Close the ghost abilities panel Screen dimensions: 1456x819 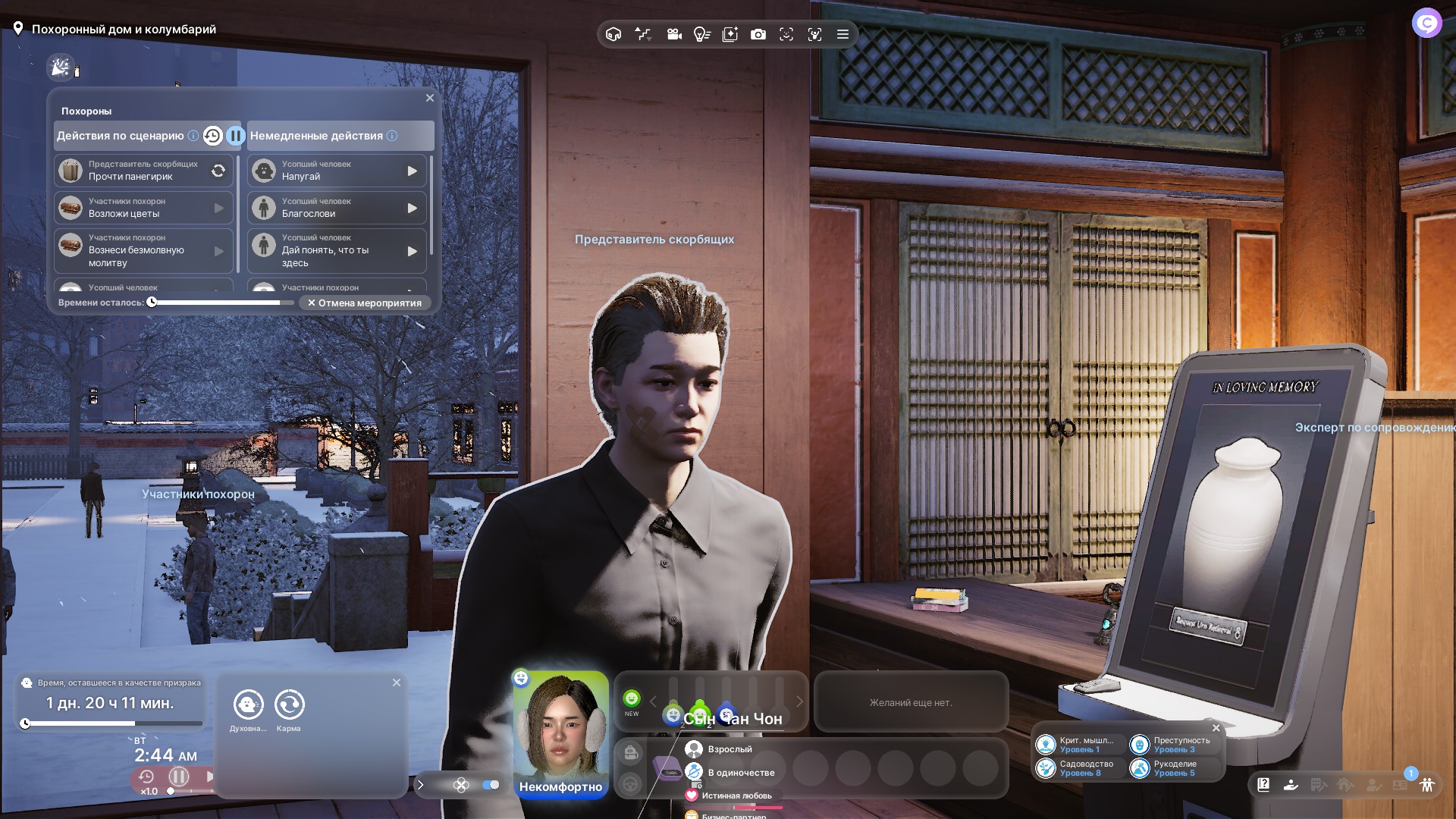[x=396, y=682]
